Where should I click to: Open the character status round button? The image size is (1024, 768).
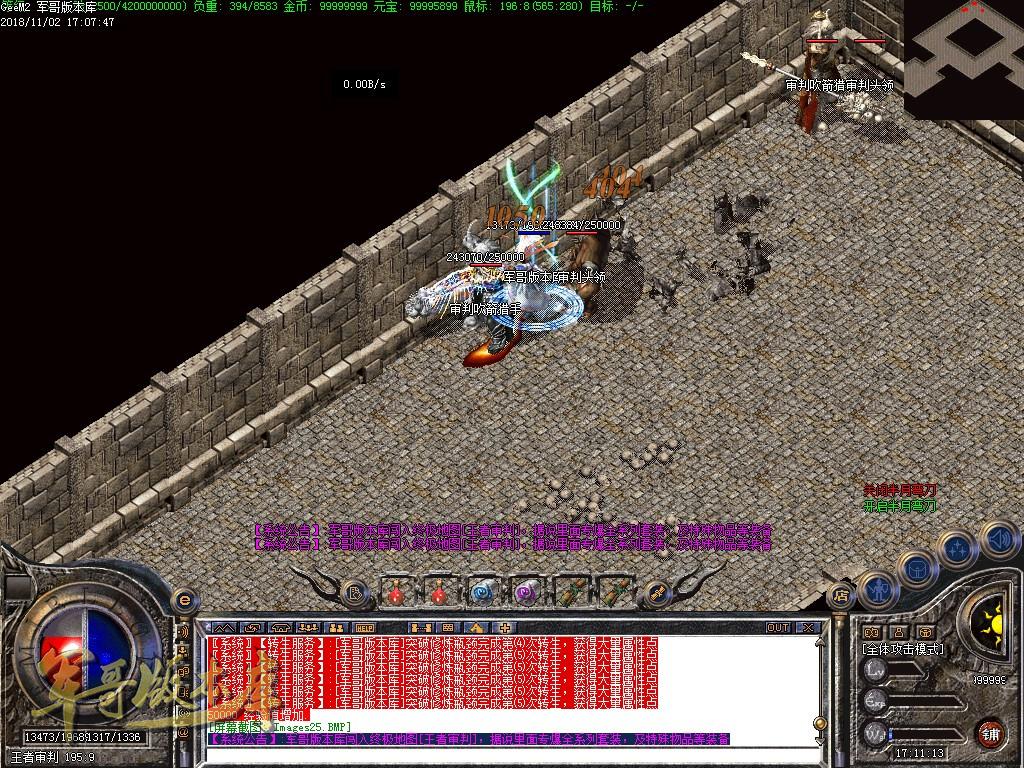click(876, 589)
